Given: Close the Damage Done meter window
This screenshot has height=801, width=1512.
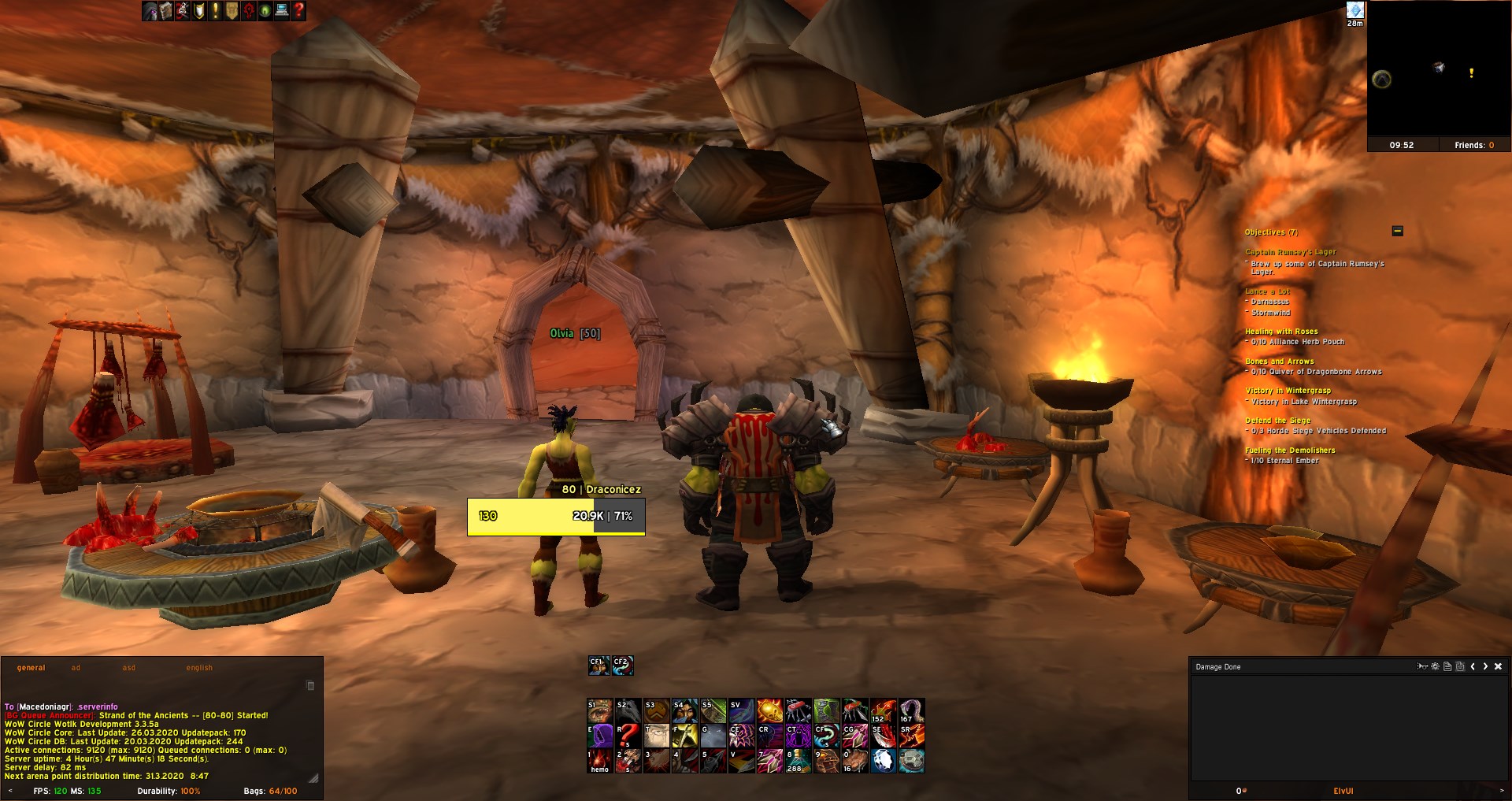Looking at the screenshot, I should [1498, 666].
